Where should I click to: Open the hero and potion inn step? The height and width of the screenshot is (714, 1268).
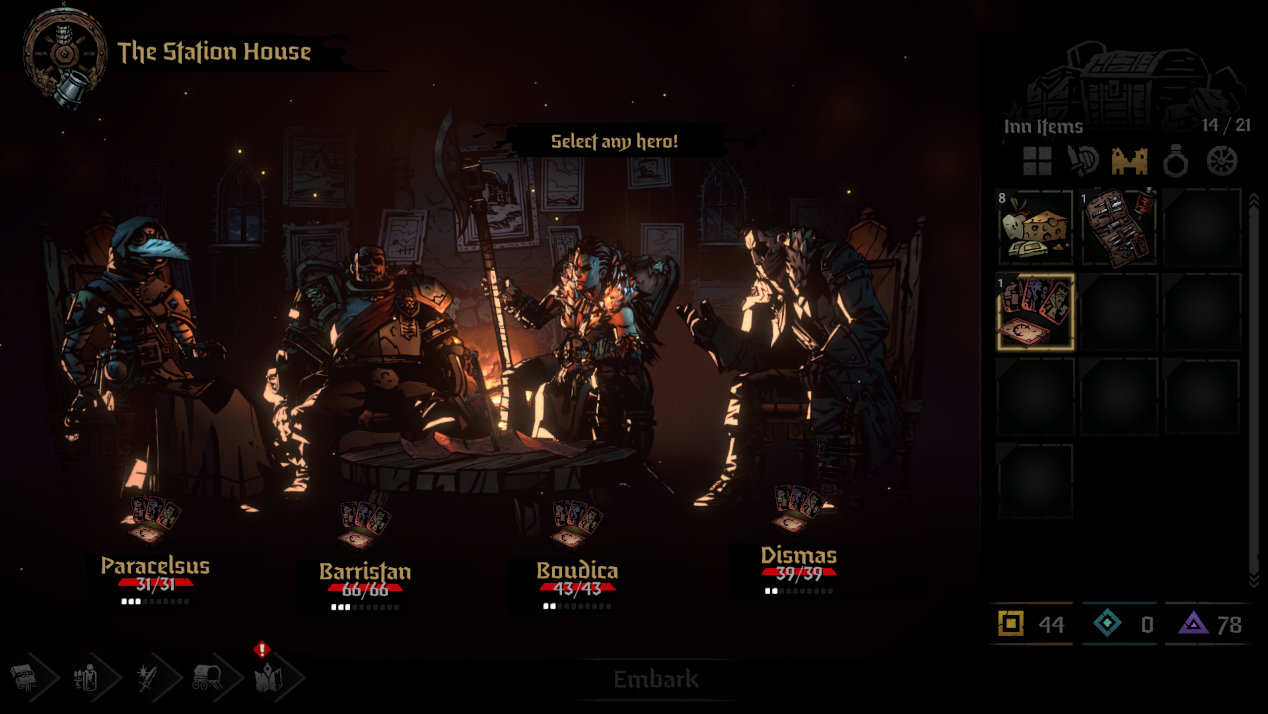point(87,679)
